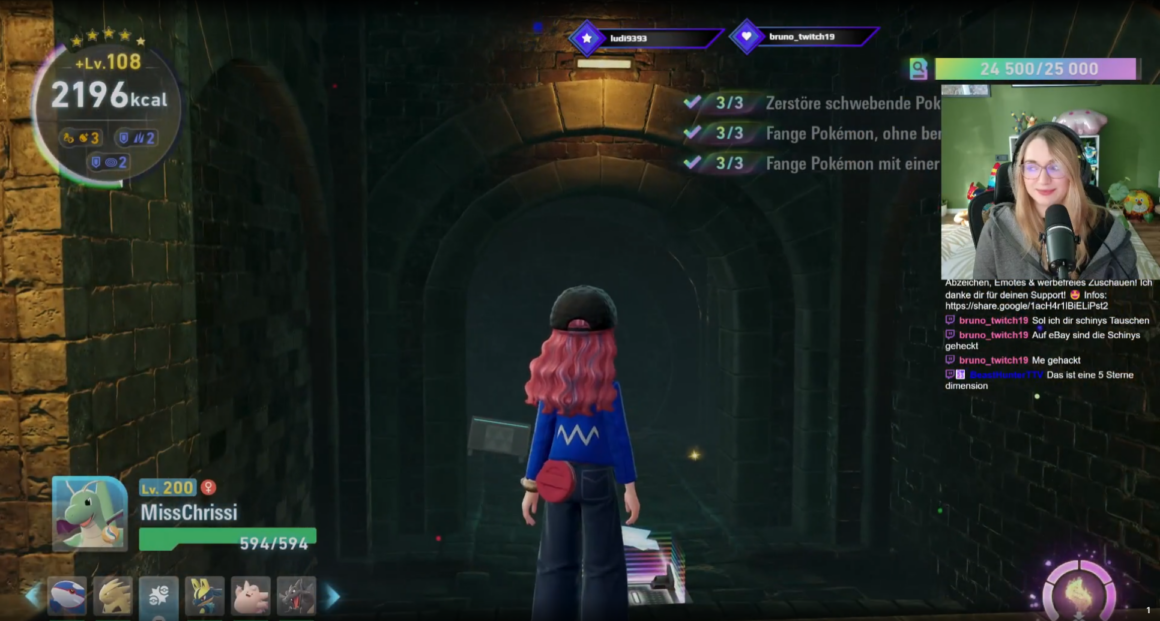This screenshot has width=1160, height=621.
Task: Click the research points magnifier icon
Action: pos(918,69)
